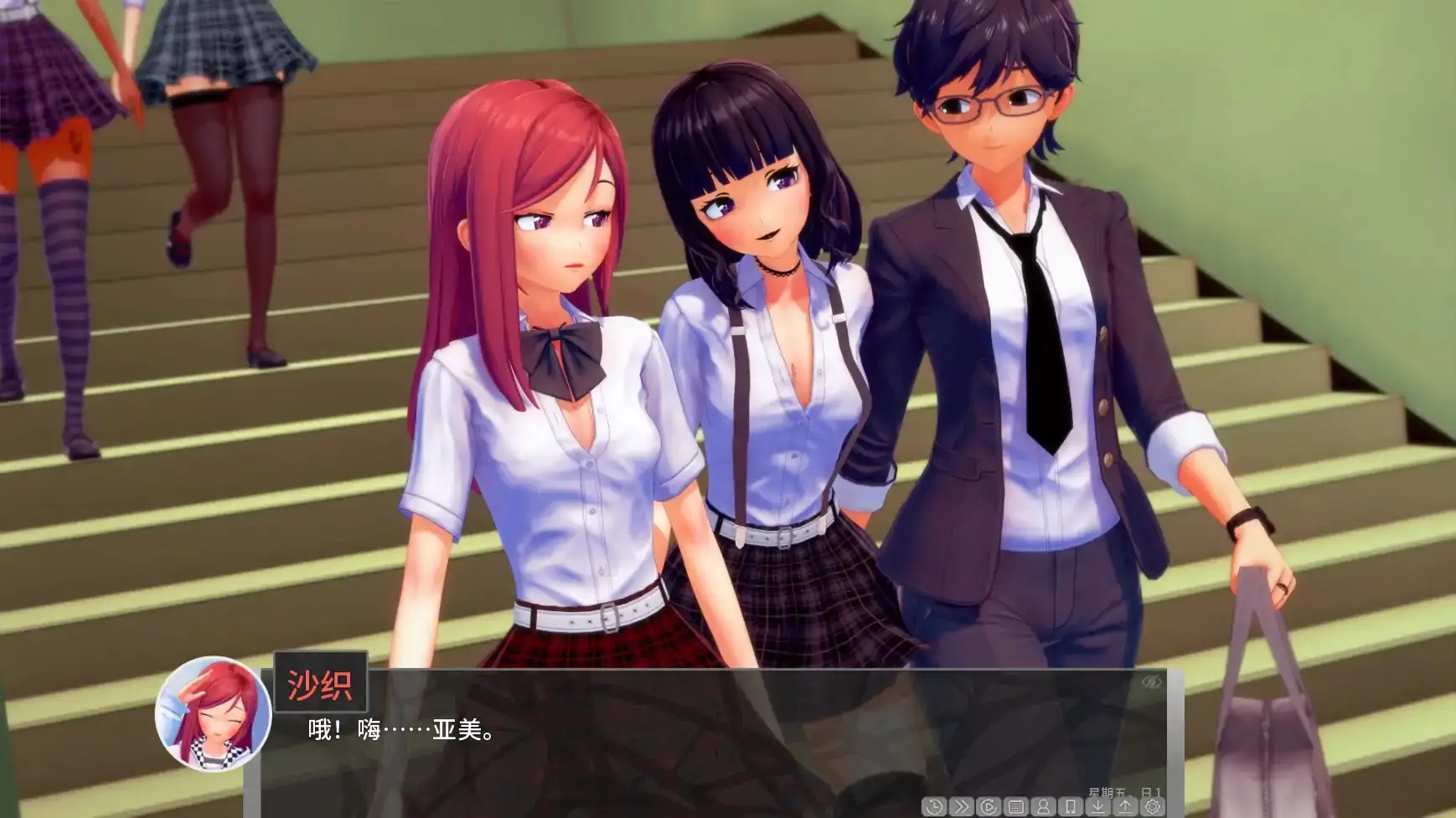This screenshot has width=1456, height=818.
Task: Open the character status screen
Action: (x=1043, y=806)
